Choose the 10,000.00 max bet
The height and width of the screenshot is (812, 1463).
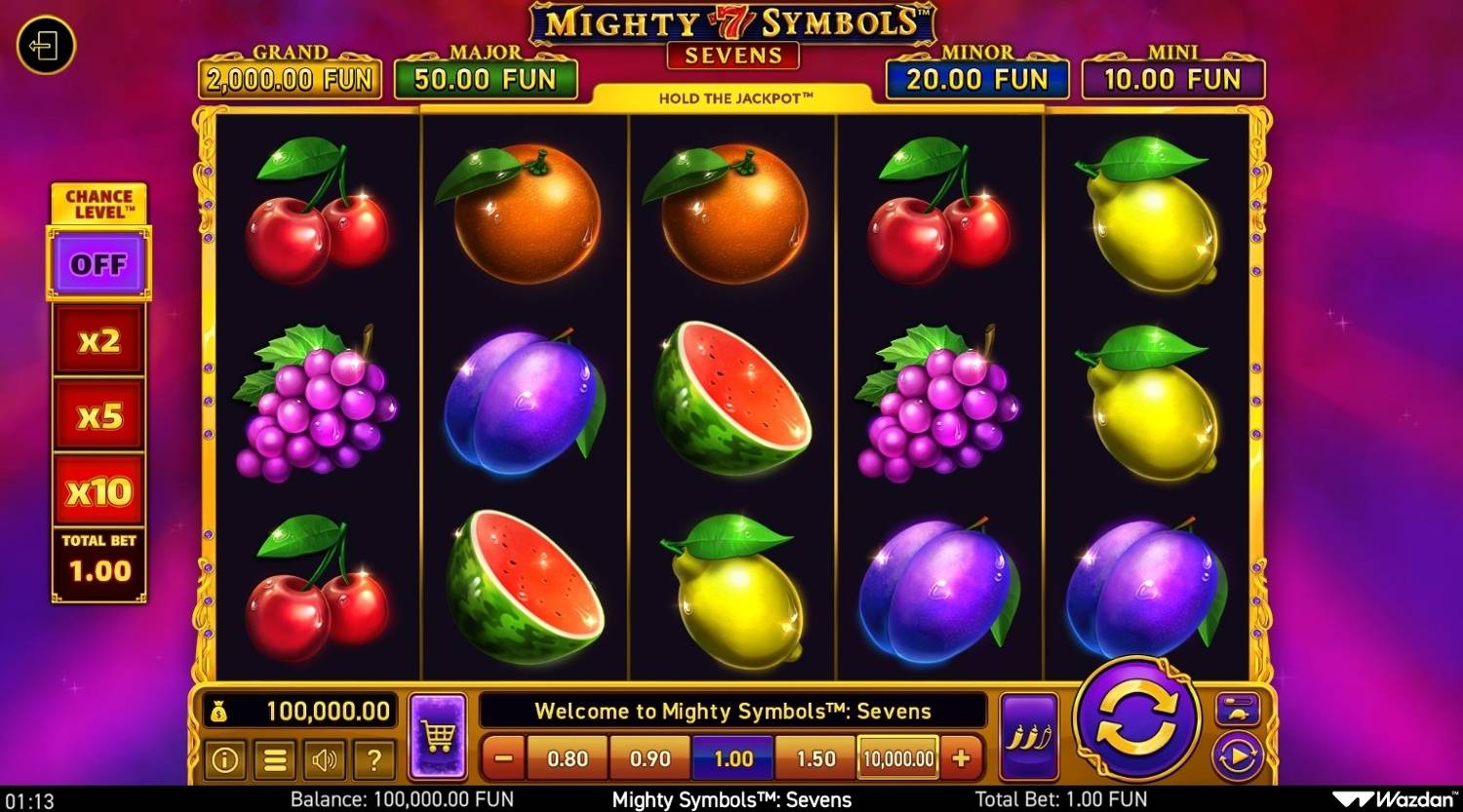pyautogui.click(x=896, y=757)
